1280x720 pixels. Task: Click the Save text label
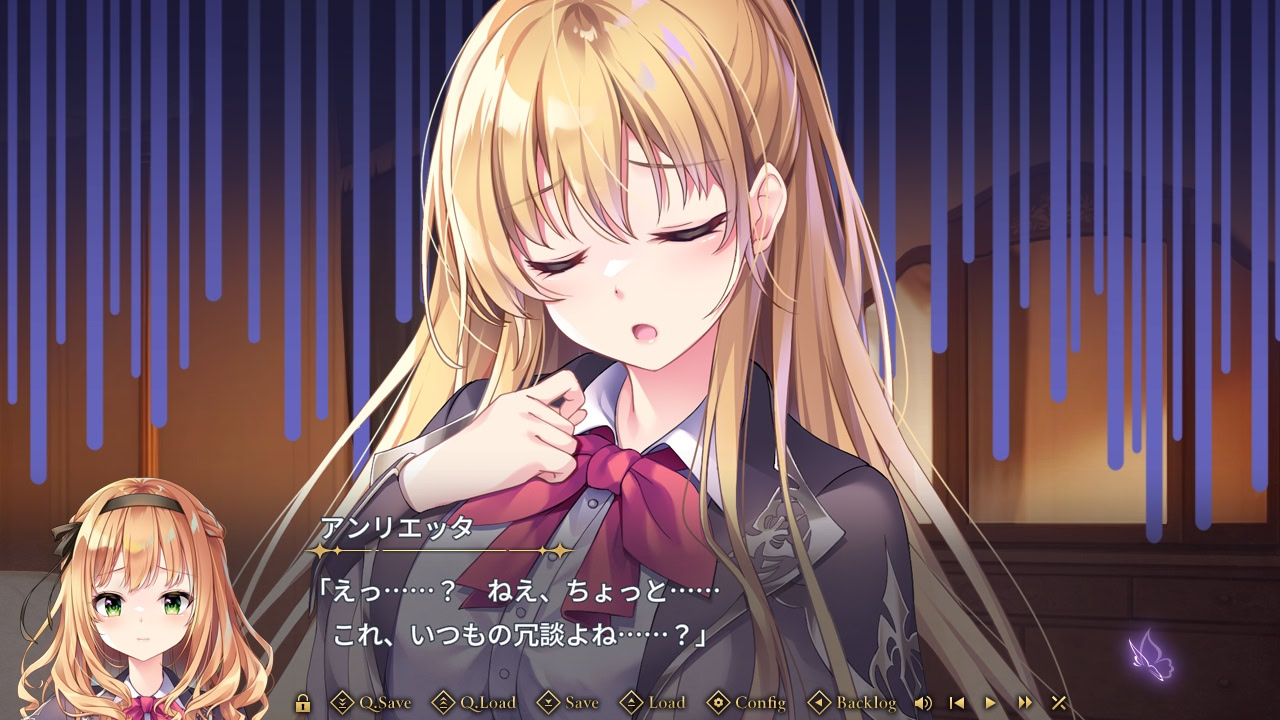[x=581, y=703]
